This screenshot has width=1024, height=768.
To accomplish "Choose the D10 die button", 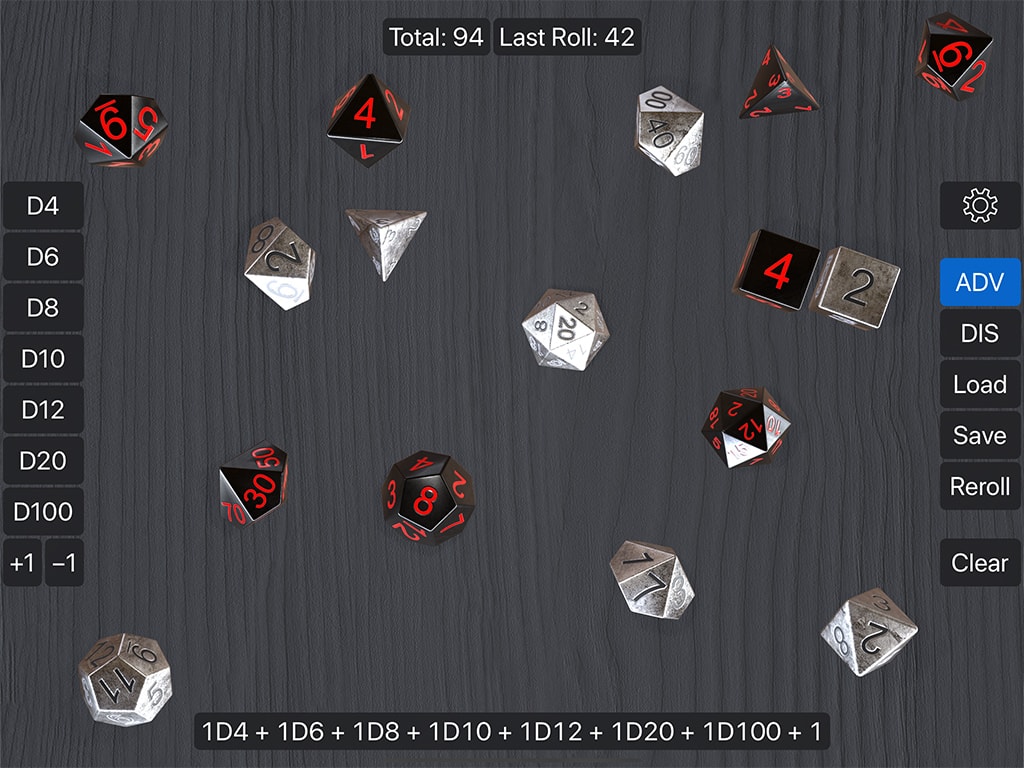I will (43, 359).
